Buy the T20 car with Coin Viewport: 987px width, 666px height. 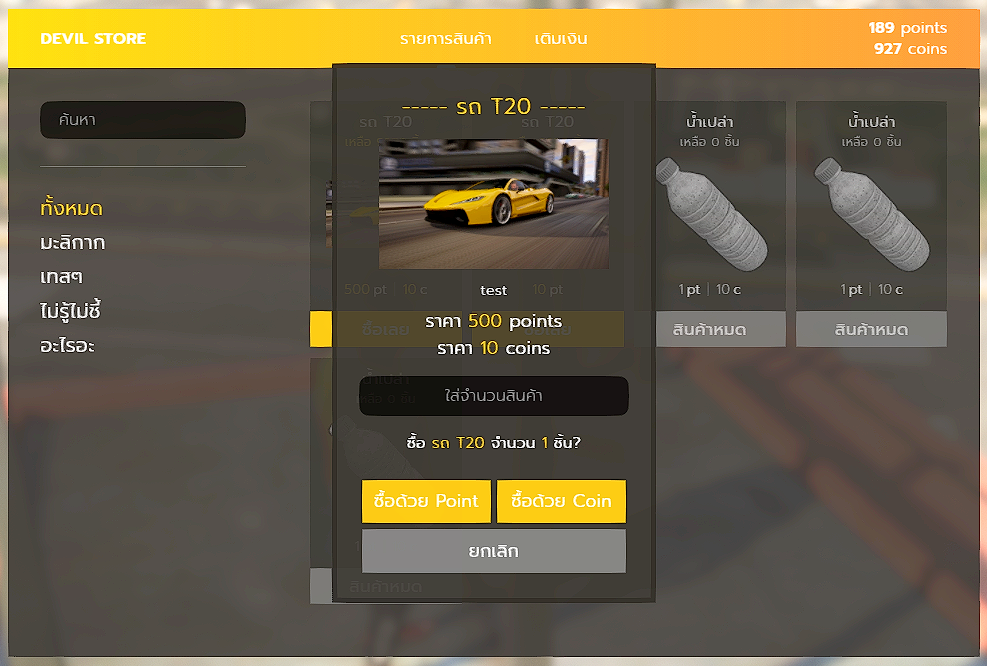[561, 501]
